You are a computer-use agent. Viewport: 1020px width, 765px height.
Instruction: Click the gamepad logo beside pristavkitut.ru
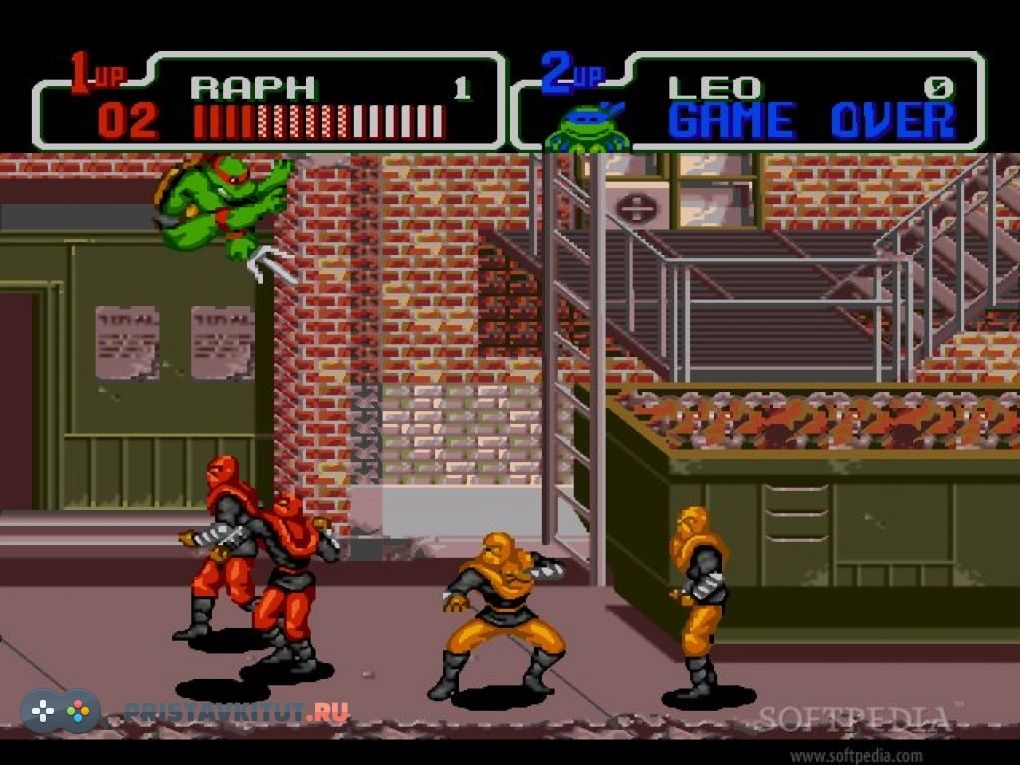coord(61,711)
